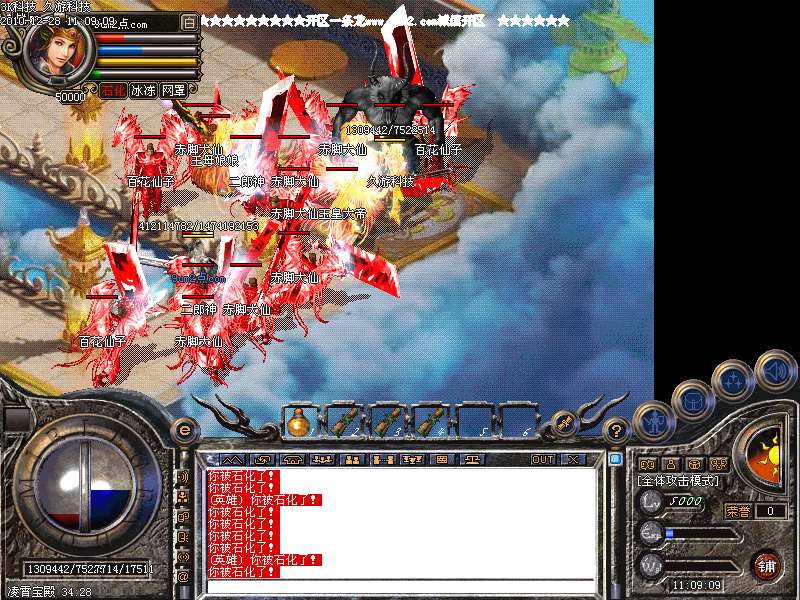Use the scroll item in quick slot 2
The image size is (800, 600).
pyautogui.click(x=343, y=423)
